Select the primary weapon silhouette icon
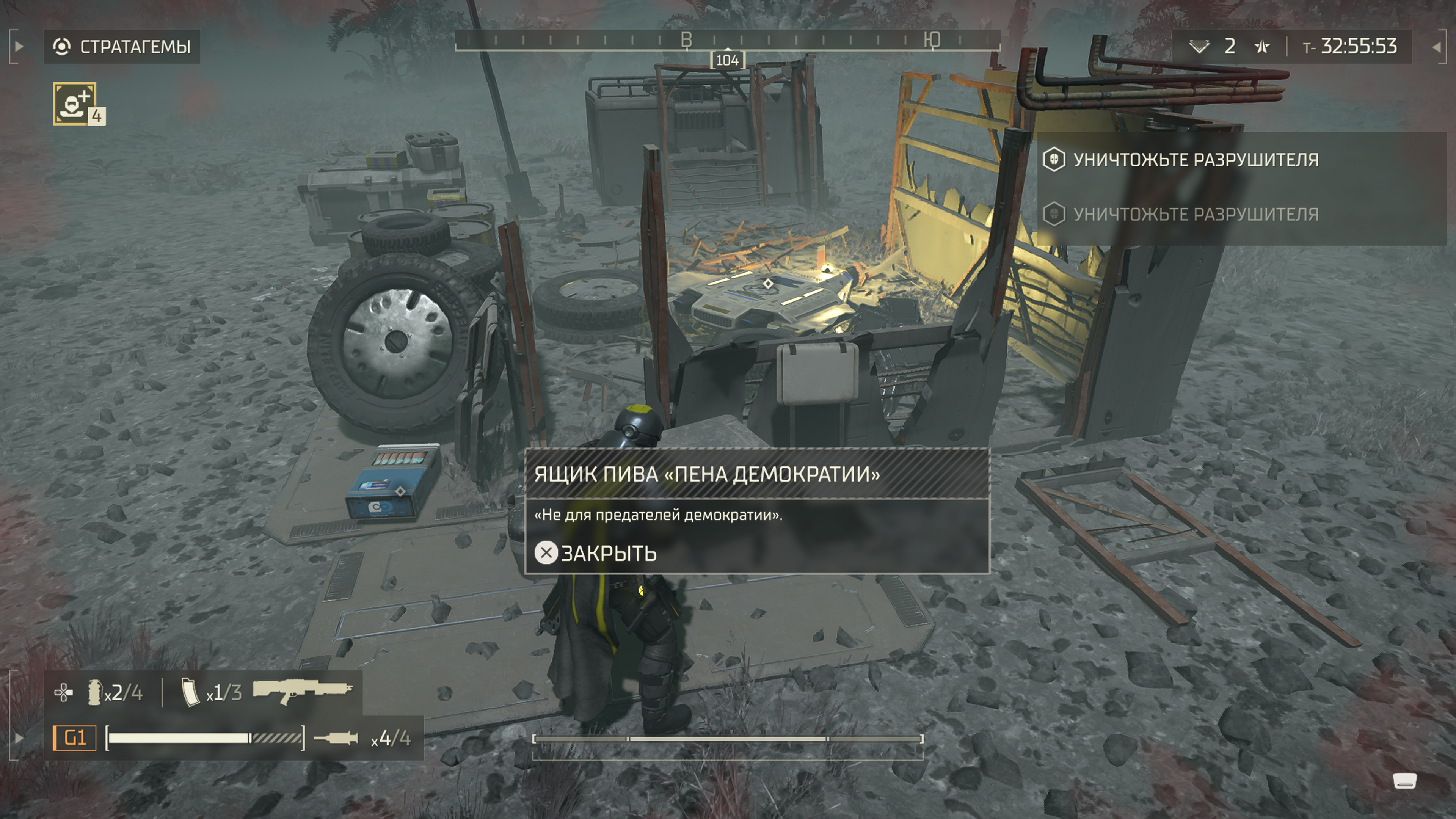The height and width of the screenshot is (819, 1456). (303, 691)
